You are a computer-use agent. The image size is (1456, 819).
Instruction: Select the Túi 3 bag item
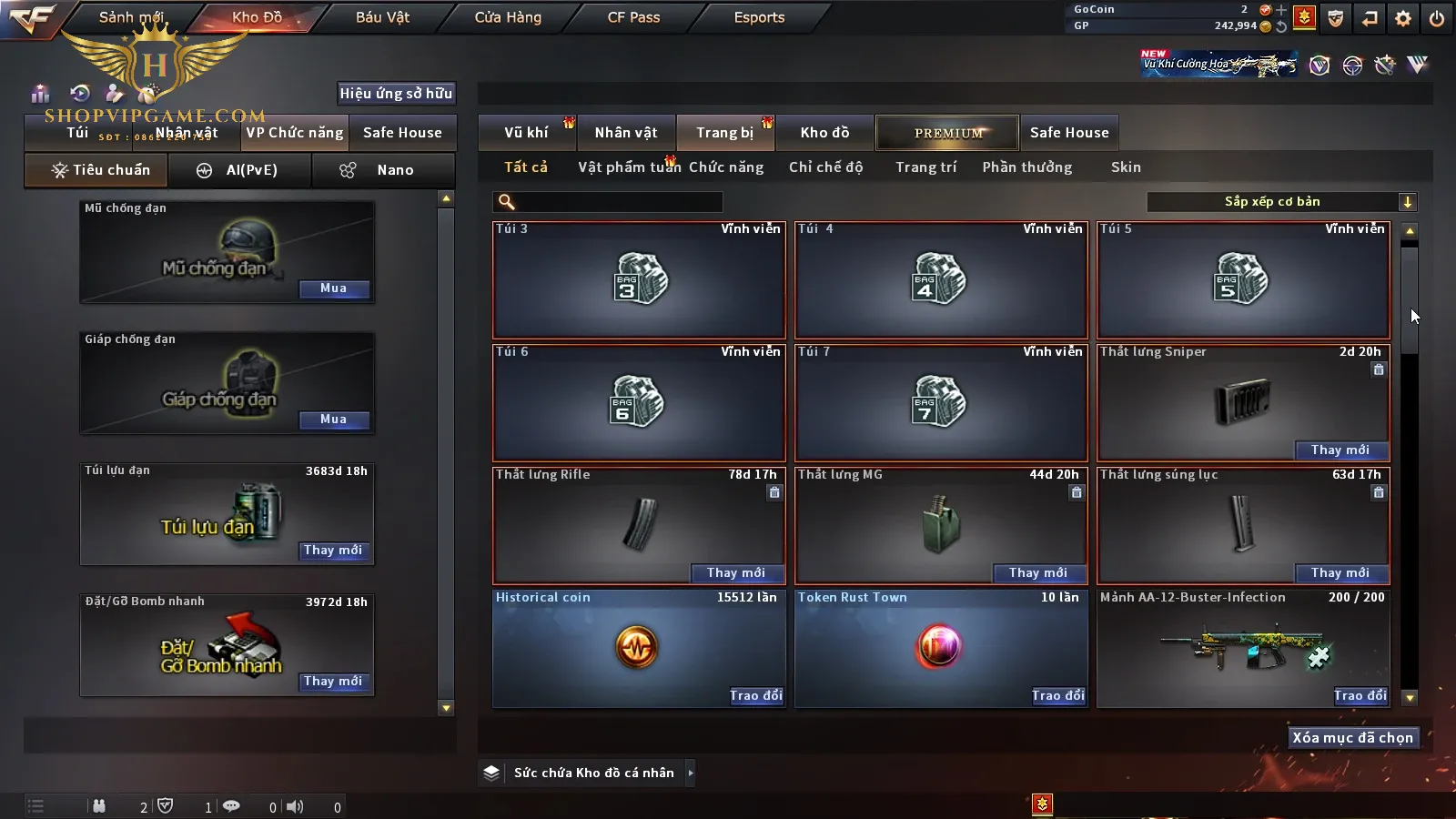point(639,280)
